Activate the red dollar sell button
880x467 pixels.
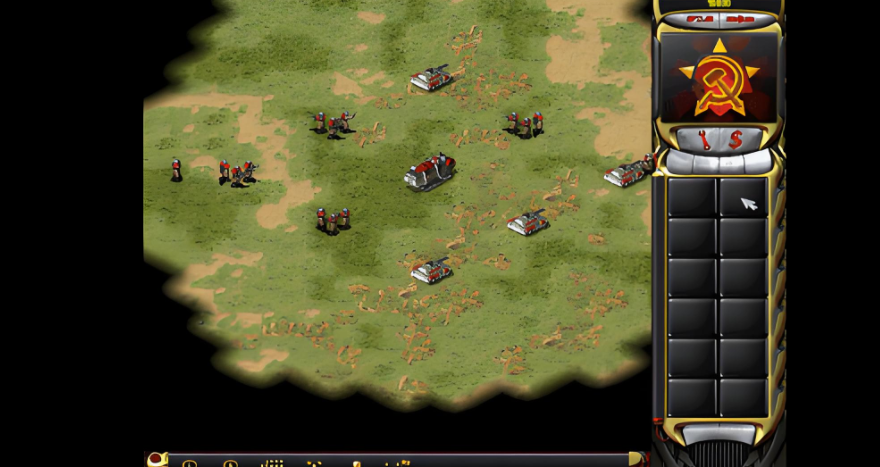(x=736, y=140)
